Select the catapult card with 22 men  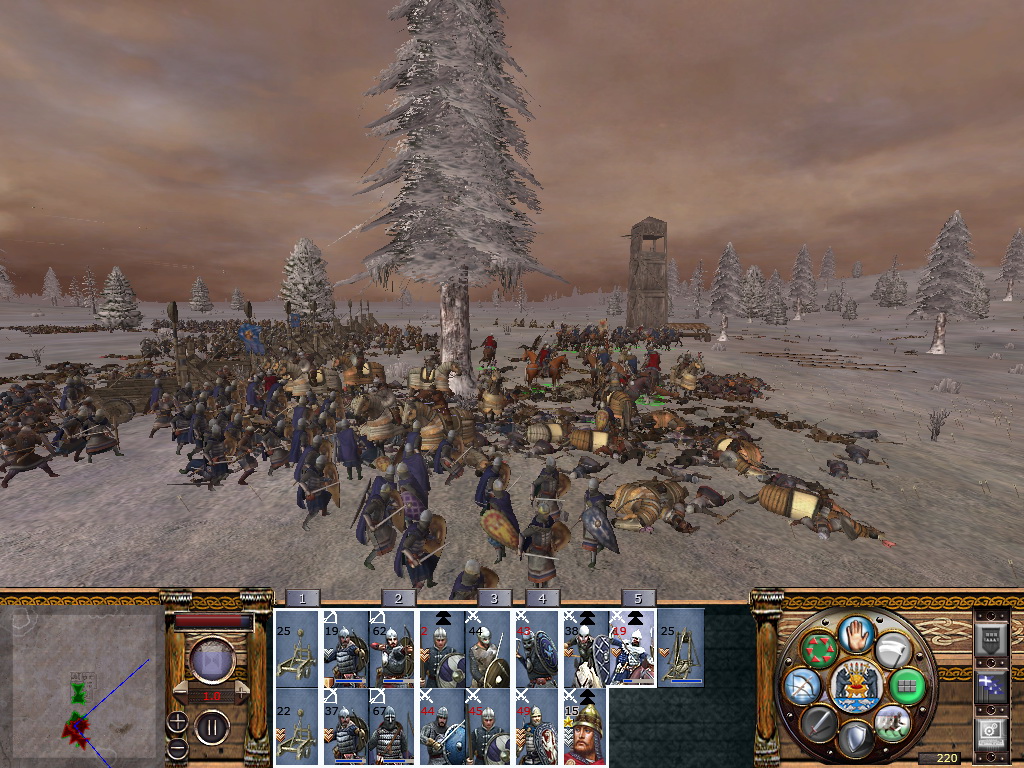coord(296,729)
